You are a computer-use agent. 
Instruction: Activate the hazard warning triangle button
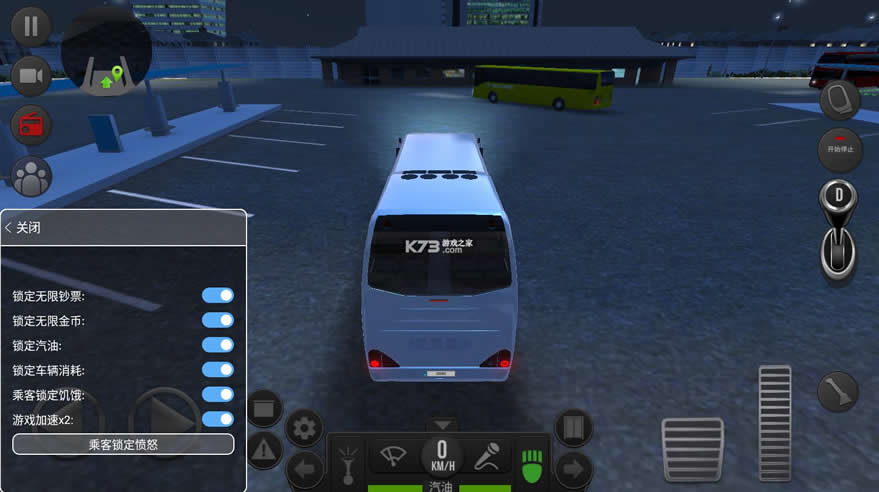(264, 451)
